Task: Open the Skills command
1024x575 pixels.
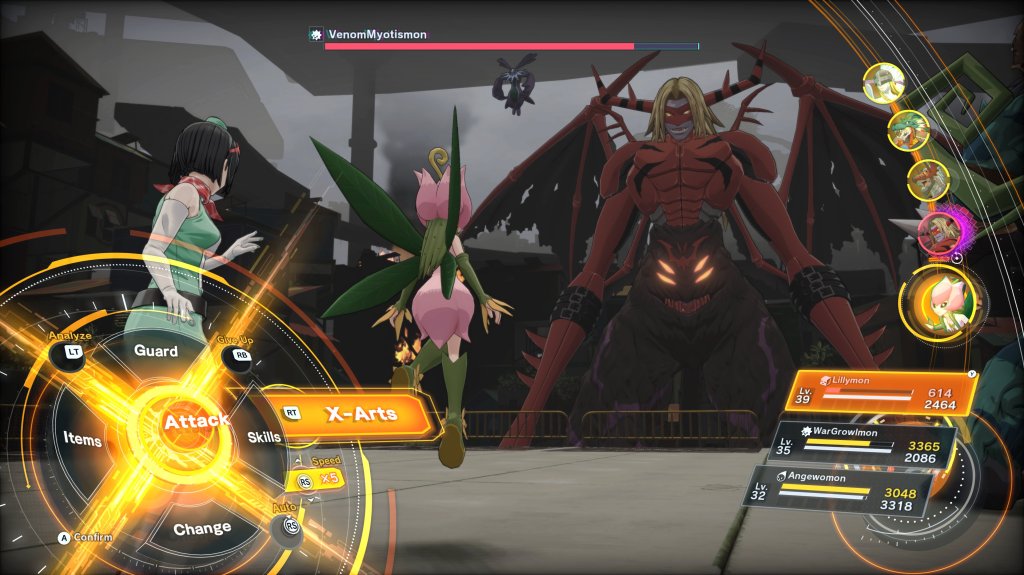Action: (264, 436)
